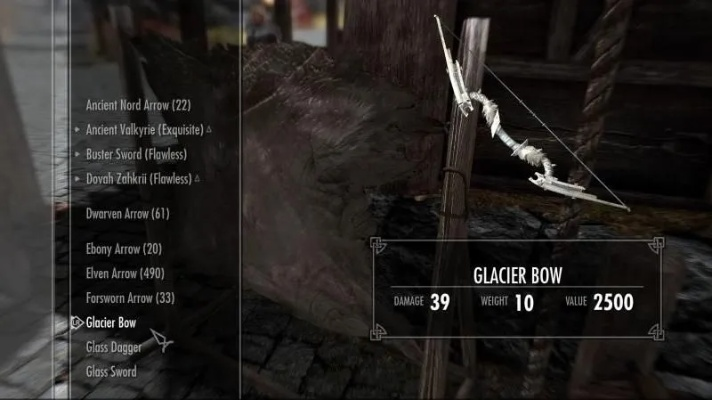Choose the Ancient Valkyrie (Exquisite) entry

coord(144,130)
